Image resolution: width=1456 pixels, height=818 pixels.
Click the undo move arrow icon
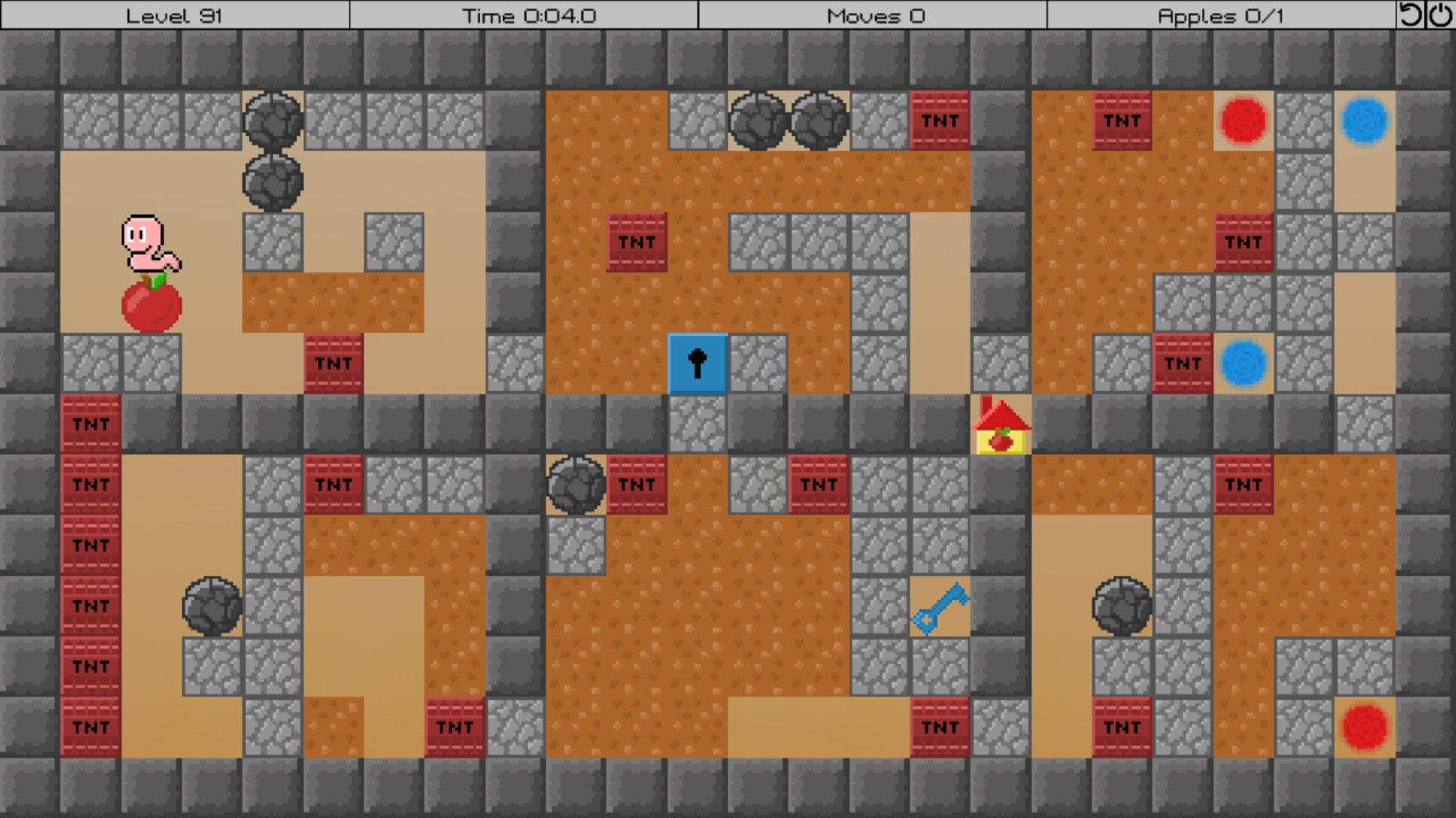[x=1413, y=14]
